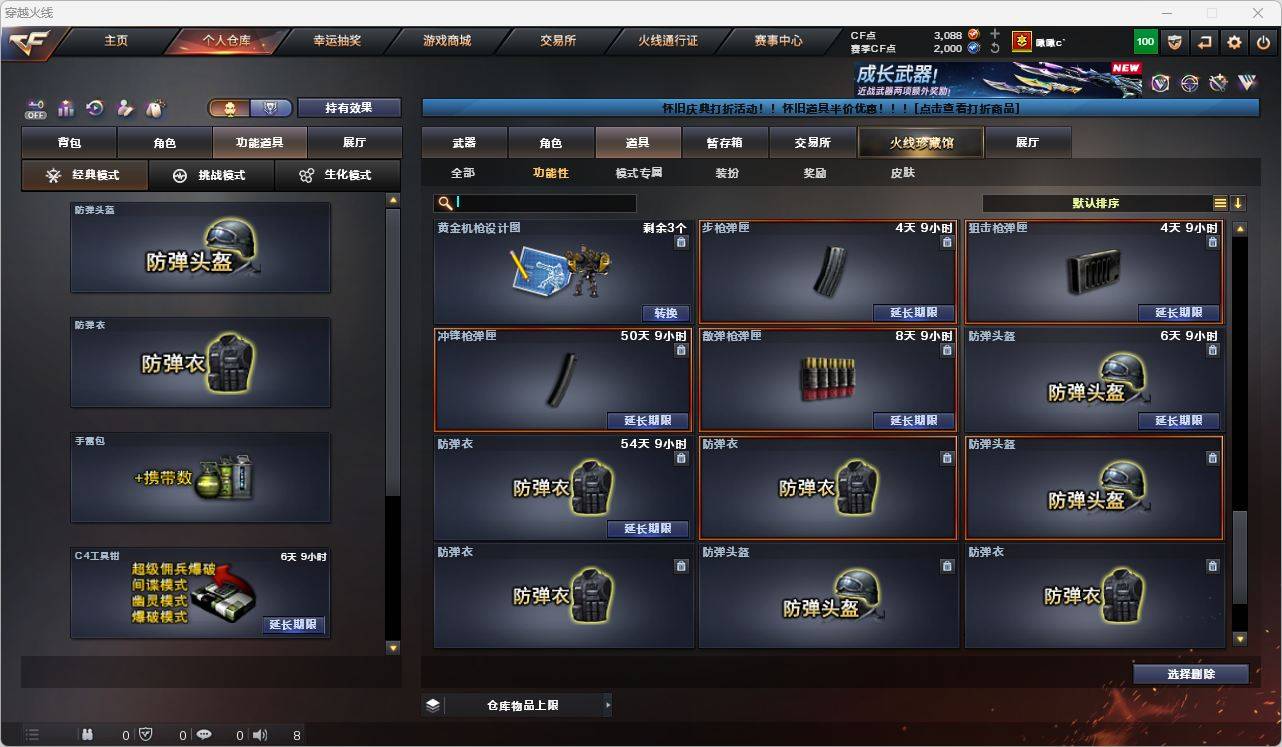This screenshot has height=747, width=1282.
Task: Switch to the 火线璃藏馆 tab
Action: pyautogui.click(x=919, y=142)
